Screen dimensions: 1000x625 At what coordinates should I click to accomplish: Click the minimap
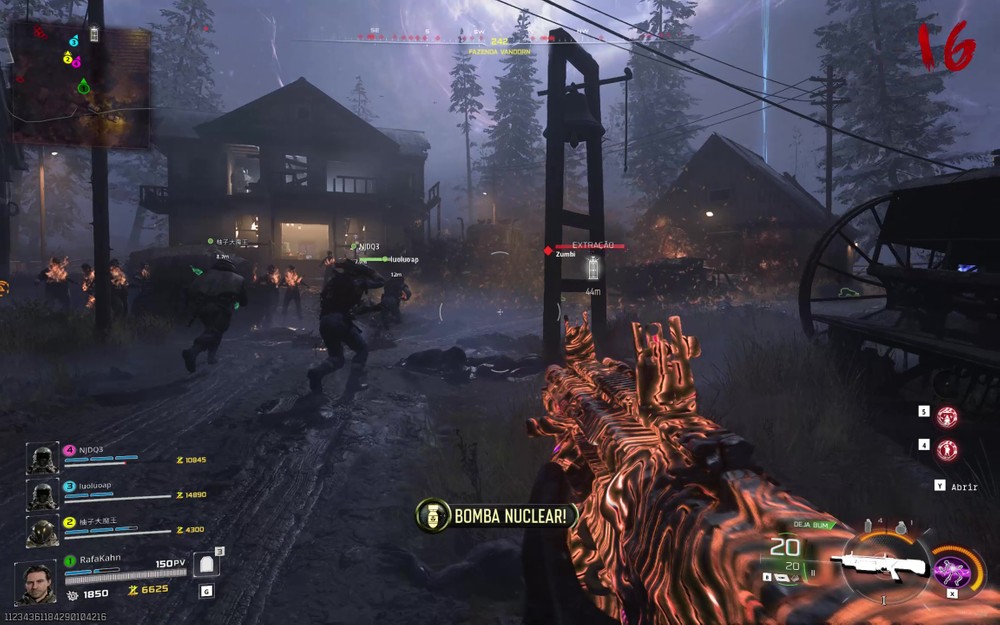80,83
